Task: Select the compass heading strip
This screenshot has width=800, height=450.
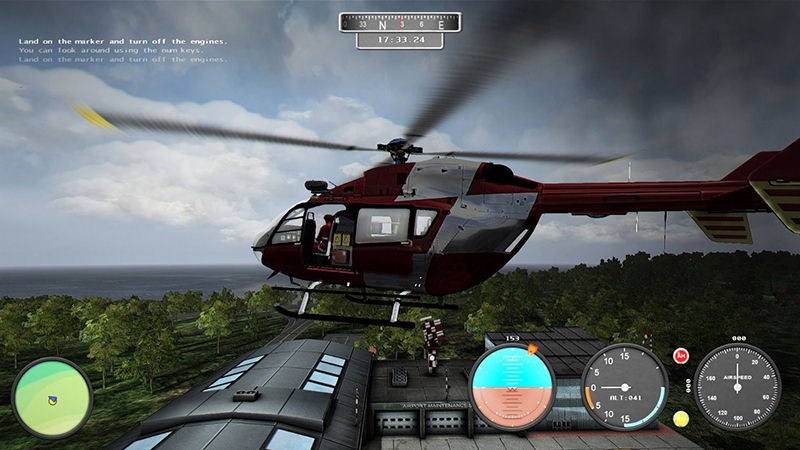Action: point(400,22)
